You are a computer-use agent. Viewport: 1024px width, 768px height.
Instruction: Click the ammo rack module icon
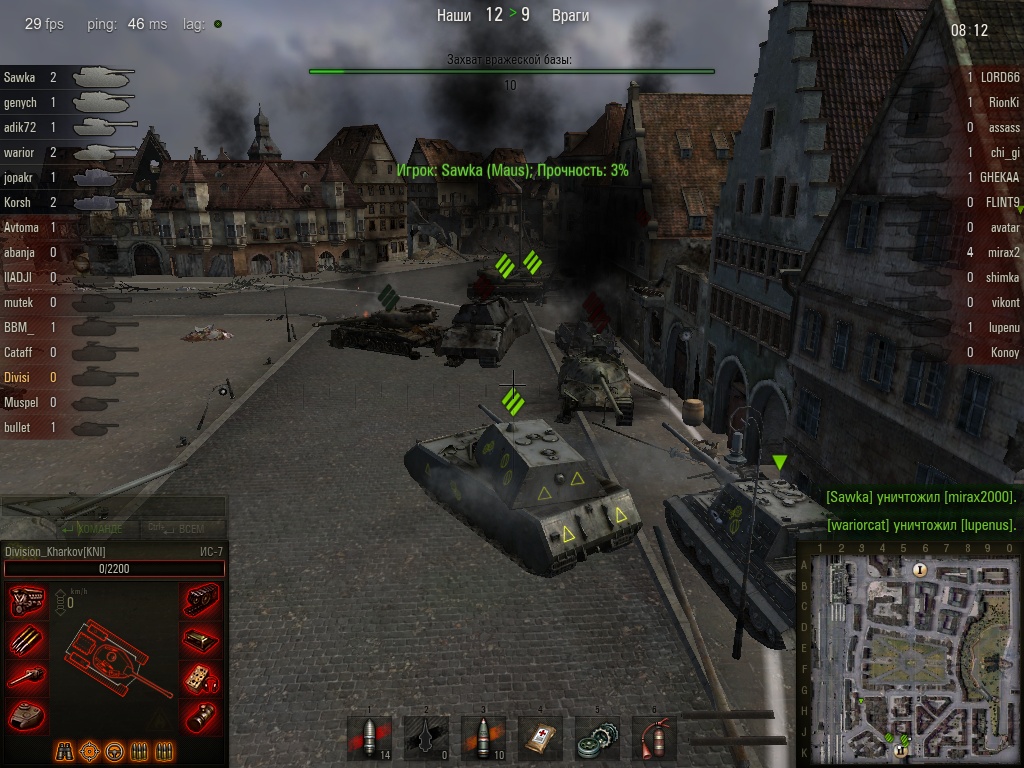pos(26,639)
